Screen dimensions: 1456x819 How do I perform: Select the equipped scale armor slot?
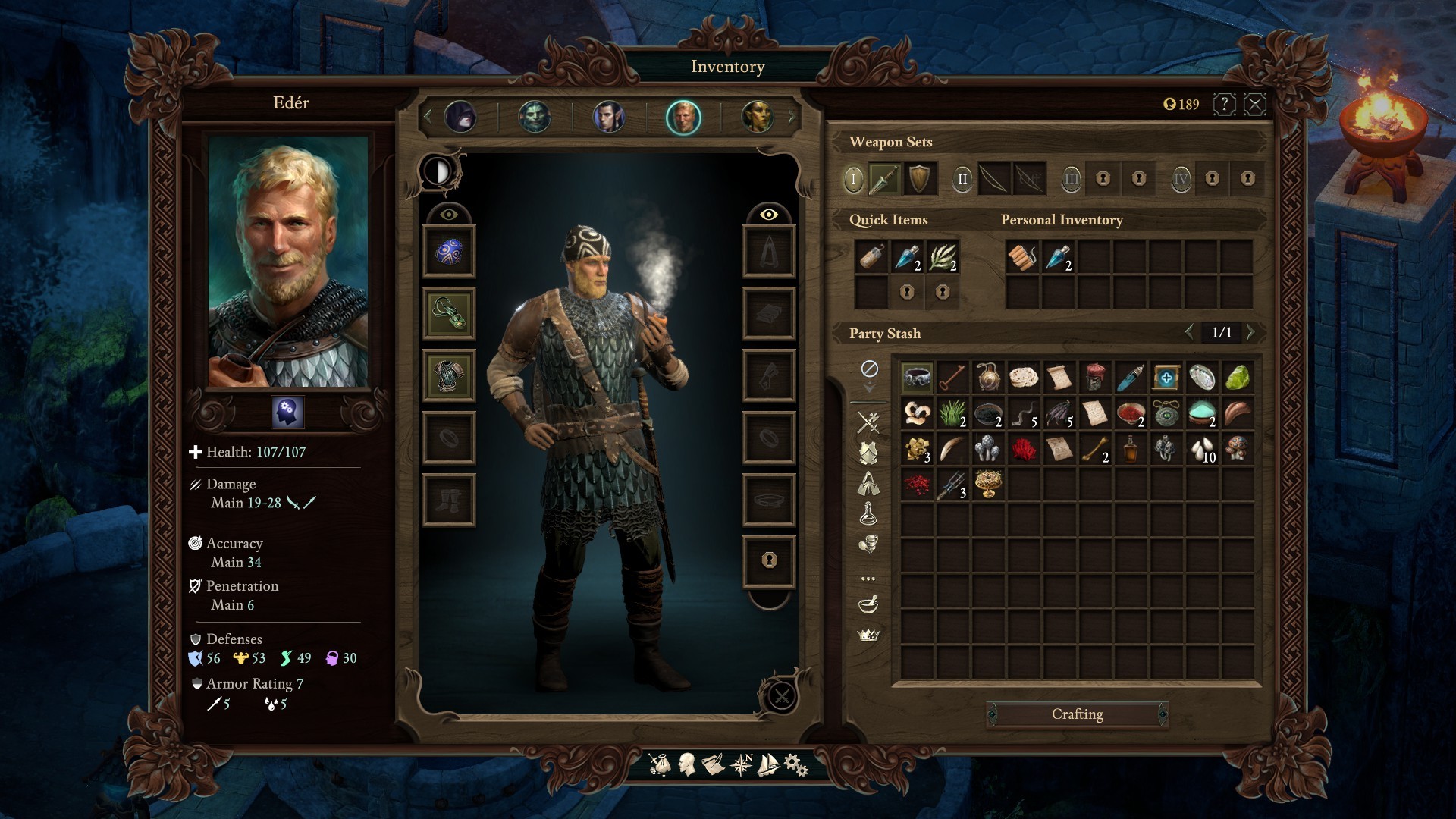[x=449, y=375]
